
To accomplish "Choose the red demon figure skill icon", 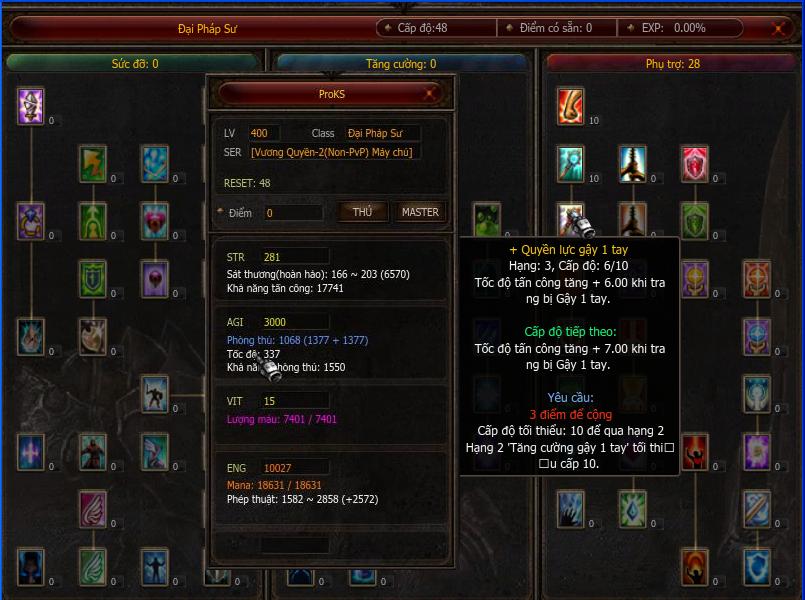I will 93,452.
